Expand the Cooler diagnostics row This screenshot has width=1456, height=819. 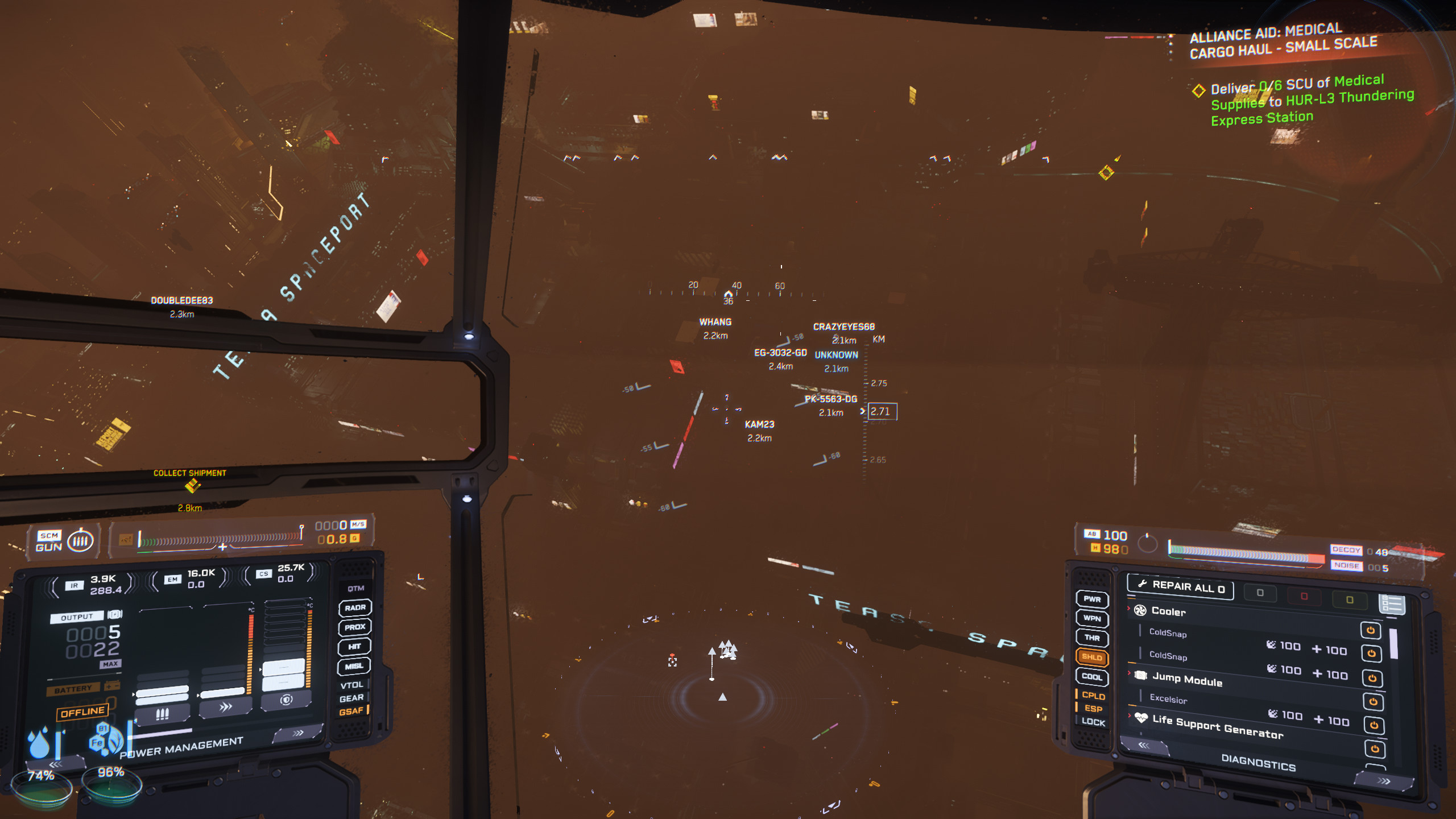(x=1168, y=611)
